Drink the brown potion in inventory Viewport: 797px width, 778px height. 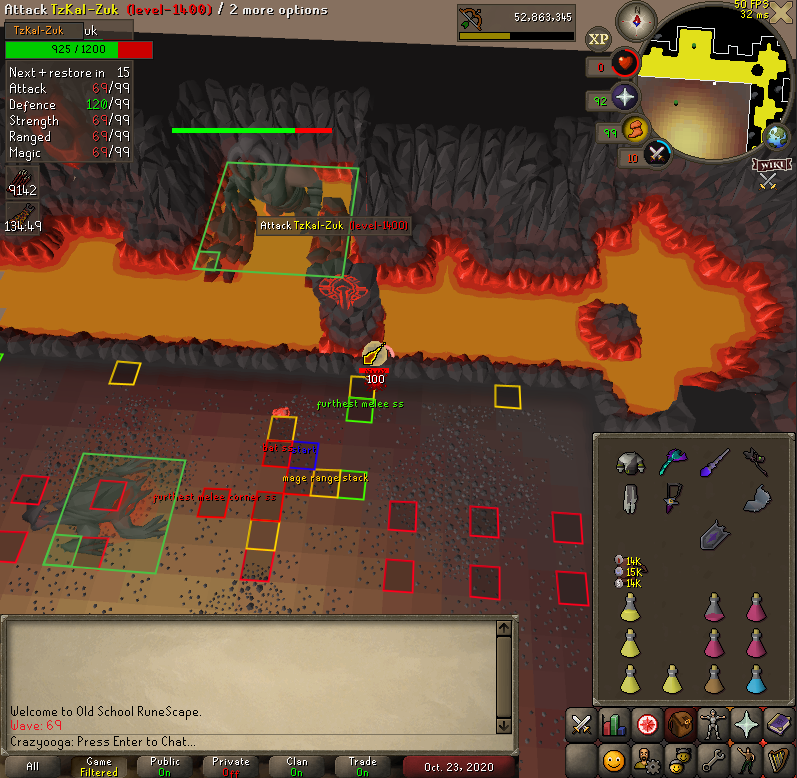[x=713, y=679]
